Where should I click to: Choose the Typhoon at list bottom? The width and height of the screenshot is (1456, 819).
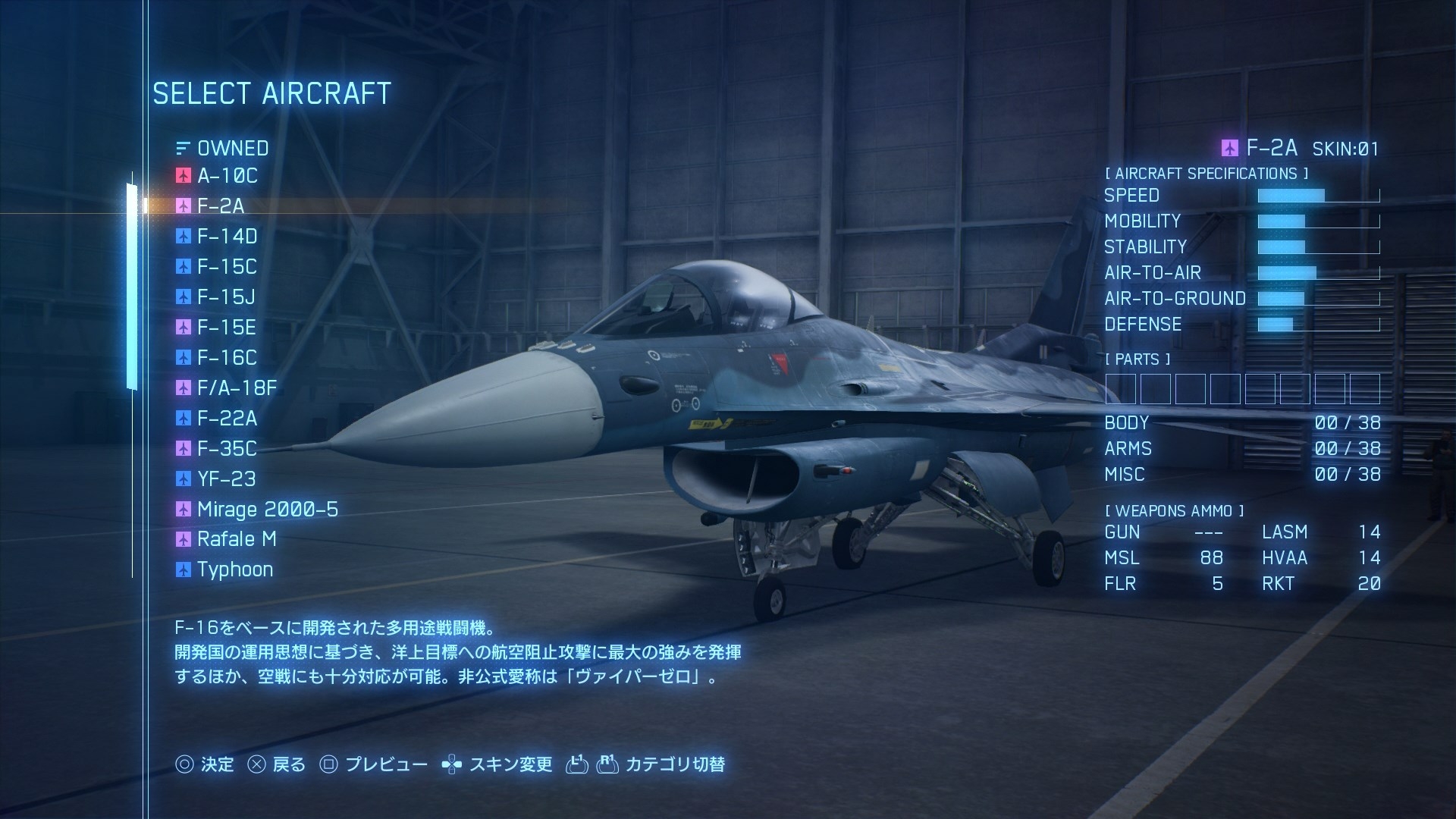pyautogui.click(x=234, y=570)
